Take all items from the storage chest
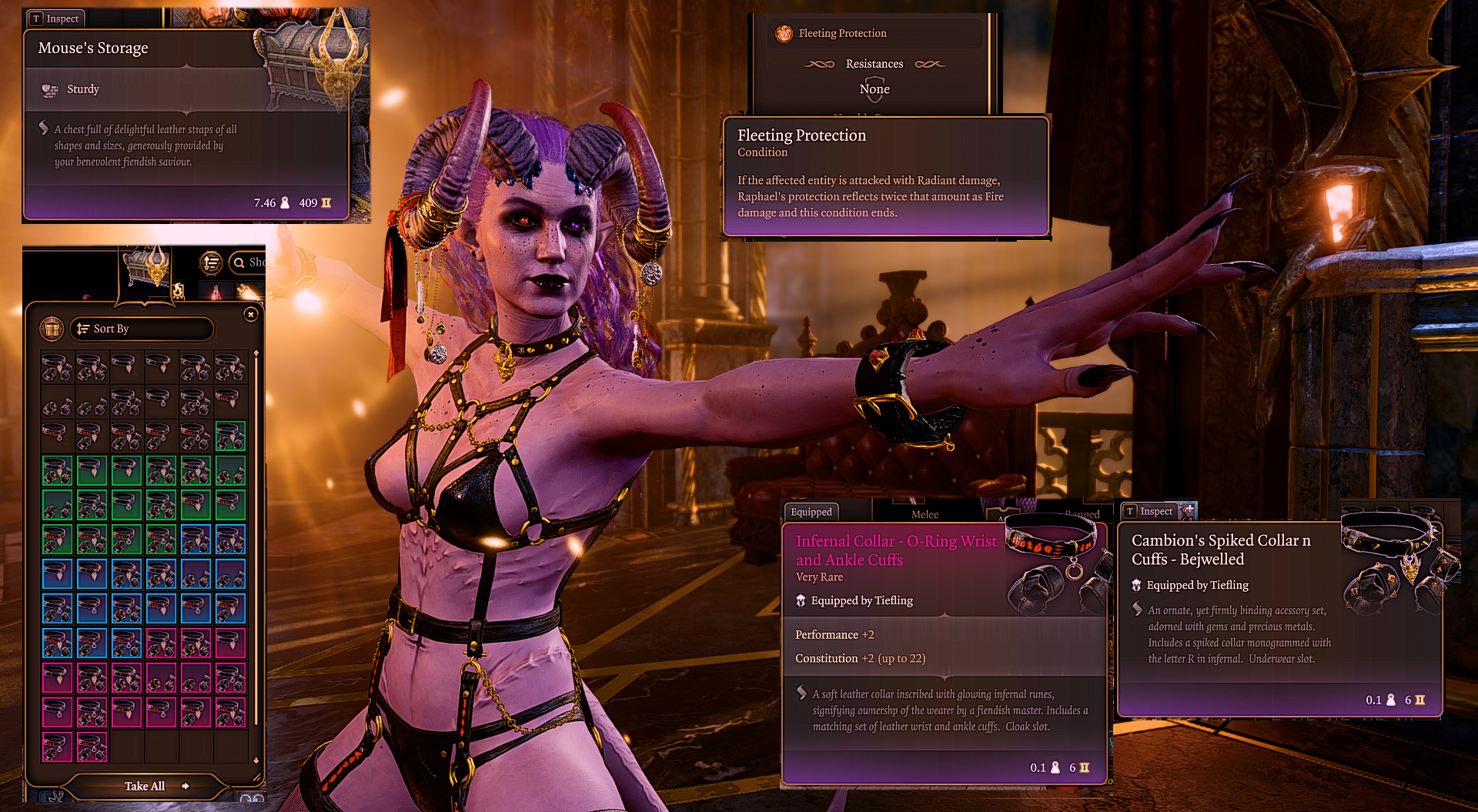Image resolution: width=1478 pixels, height=812 pixels. [x=146, y=786]
